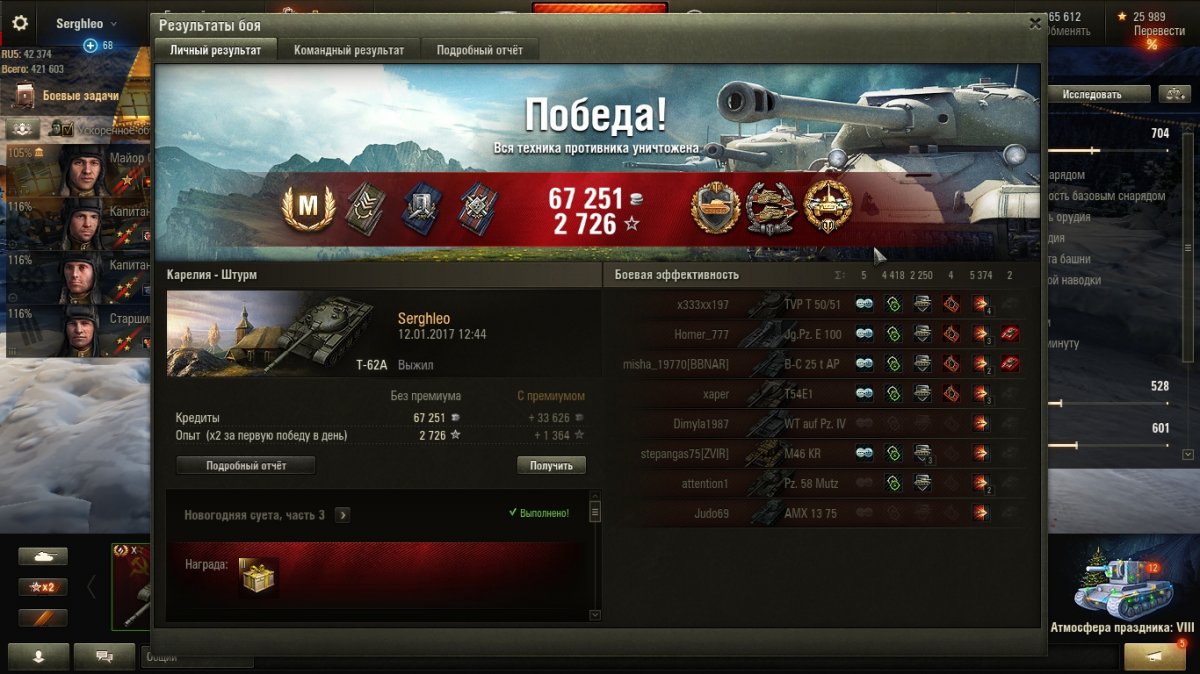The image size is (1200, 674).
Task: Open the Подробный отчёт tab
Action: [479, 50]
